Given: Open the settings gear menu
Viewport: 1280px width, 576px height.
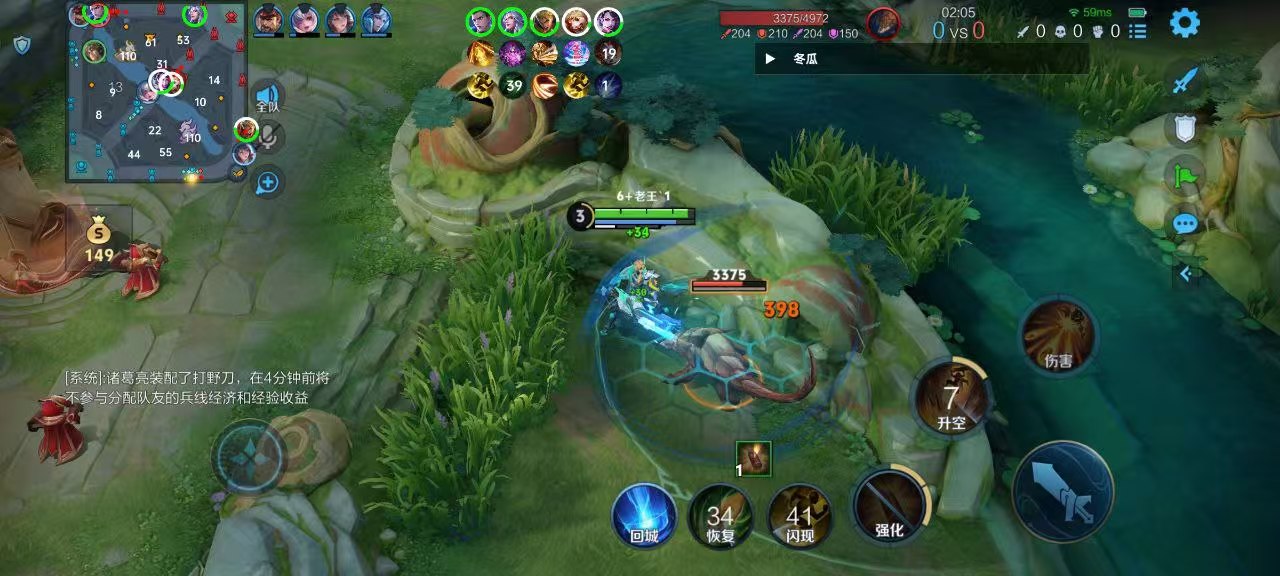Looking at the screenshot, I should (x=1185, y=23).
